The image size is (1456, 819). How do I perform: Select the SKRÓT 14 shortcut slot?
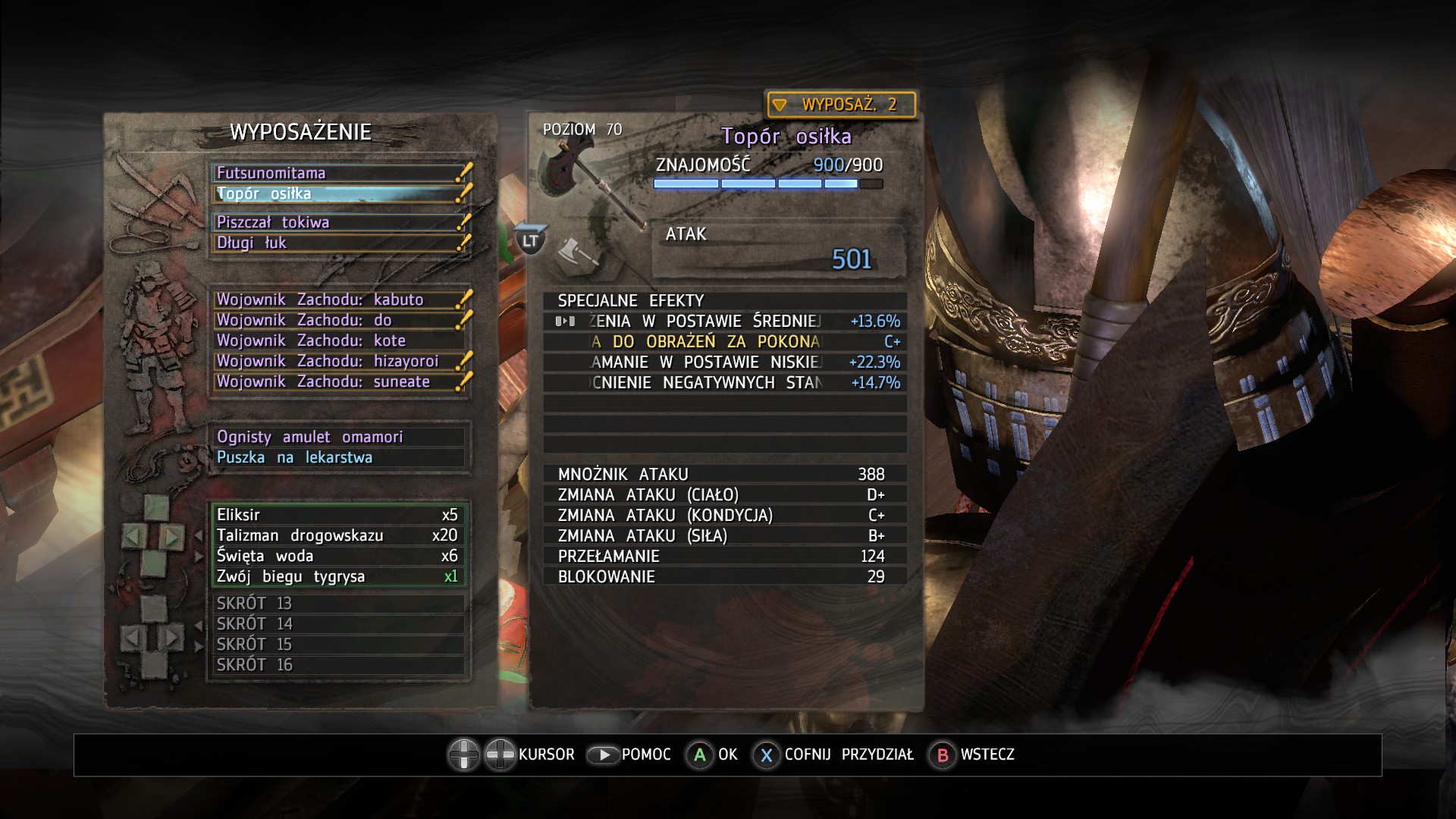338,624
